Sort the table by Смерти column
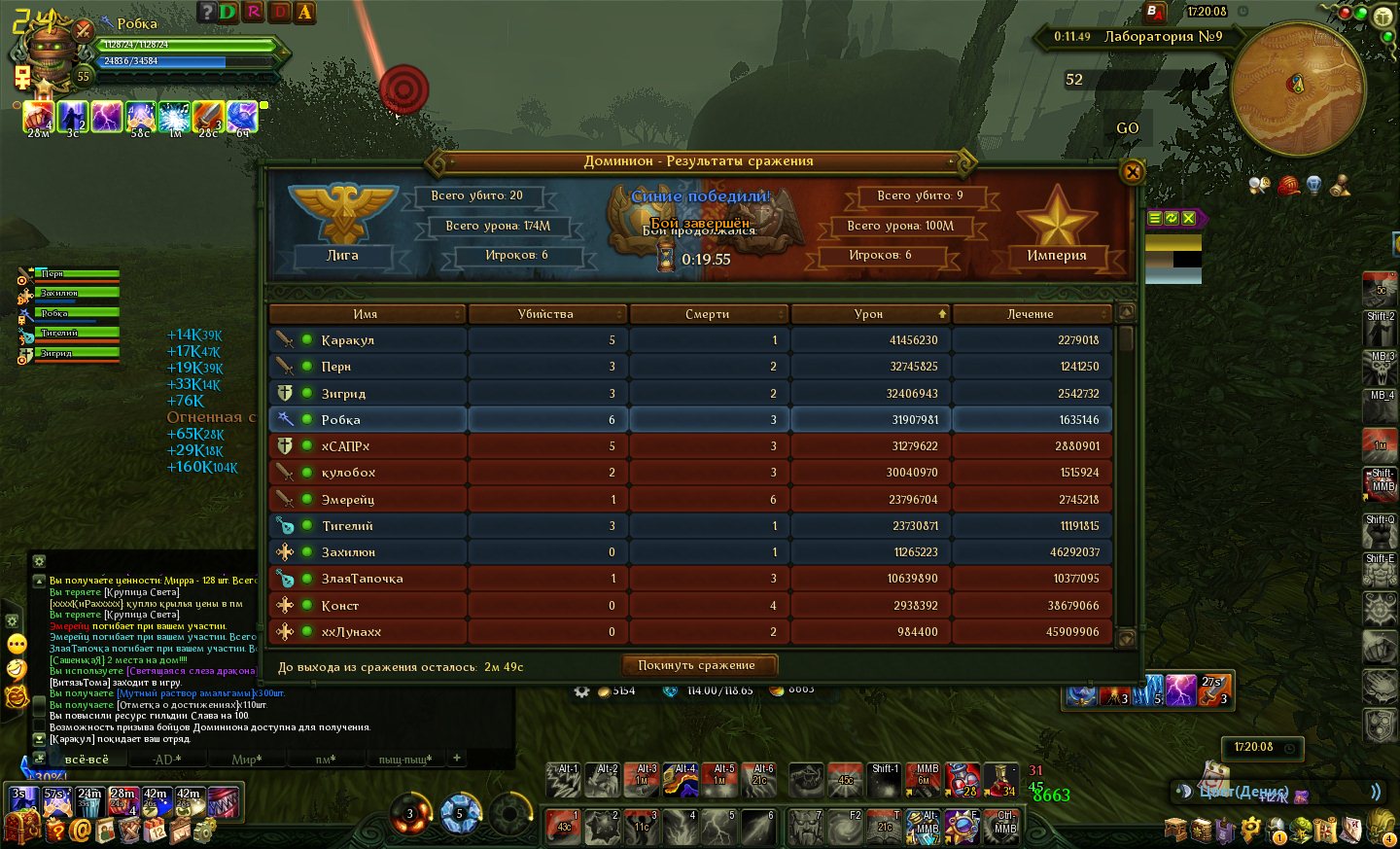 coord(708,314)
